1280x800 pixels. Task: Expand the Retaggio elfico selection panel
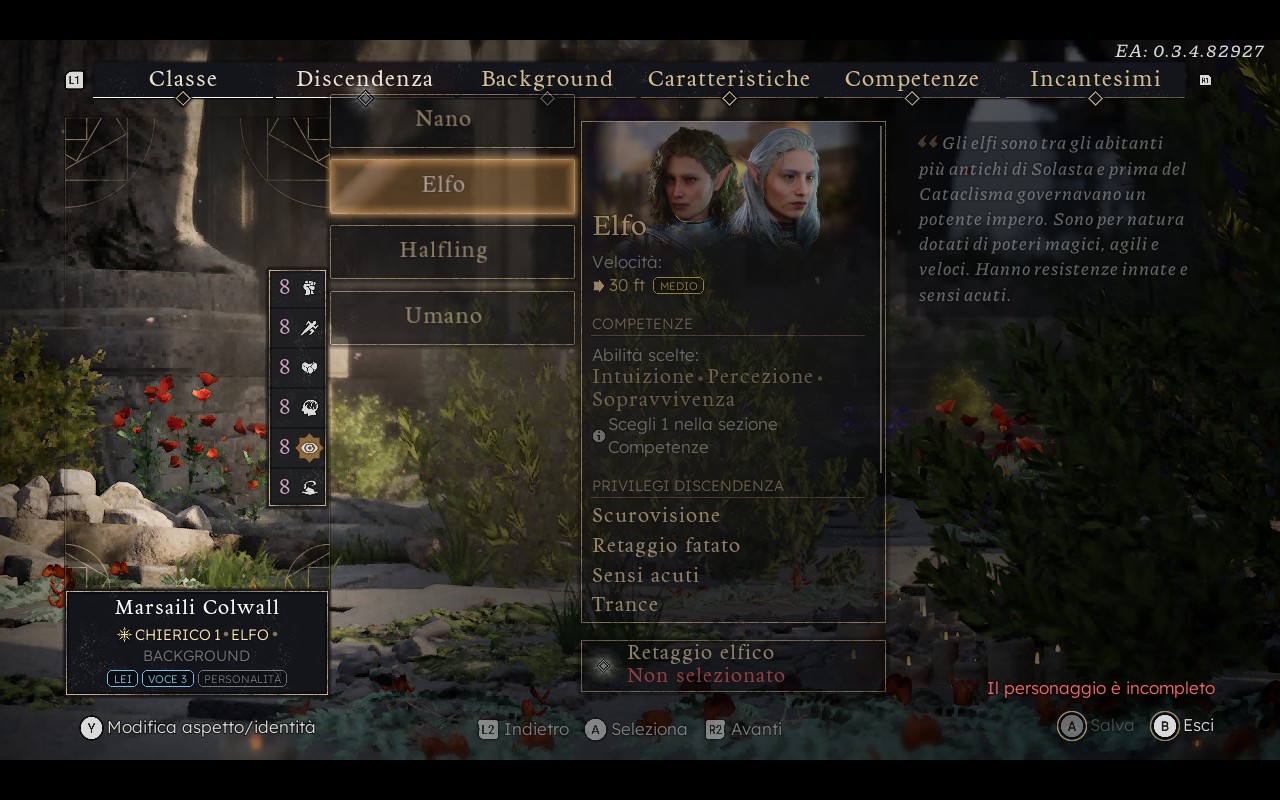coord(732,664)
